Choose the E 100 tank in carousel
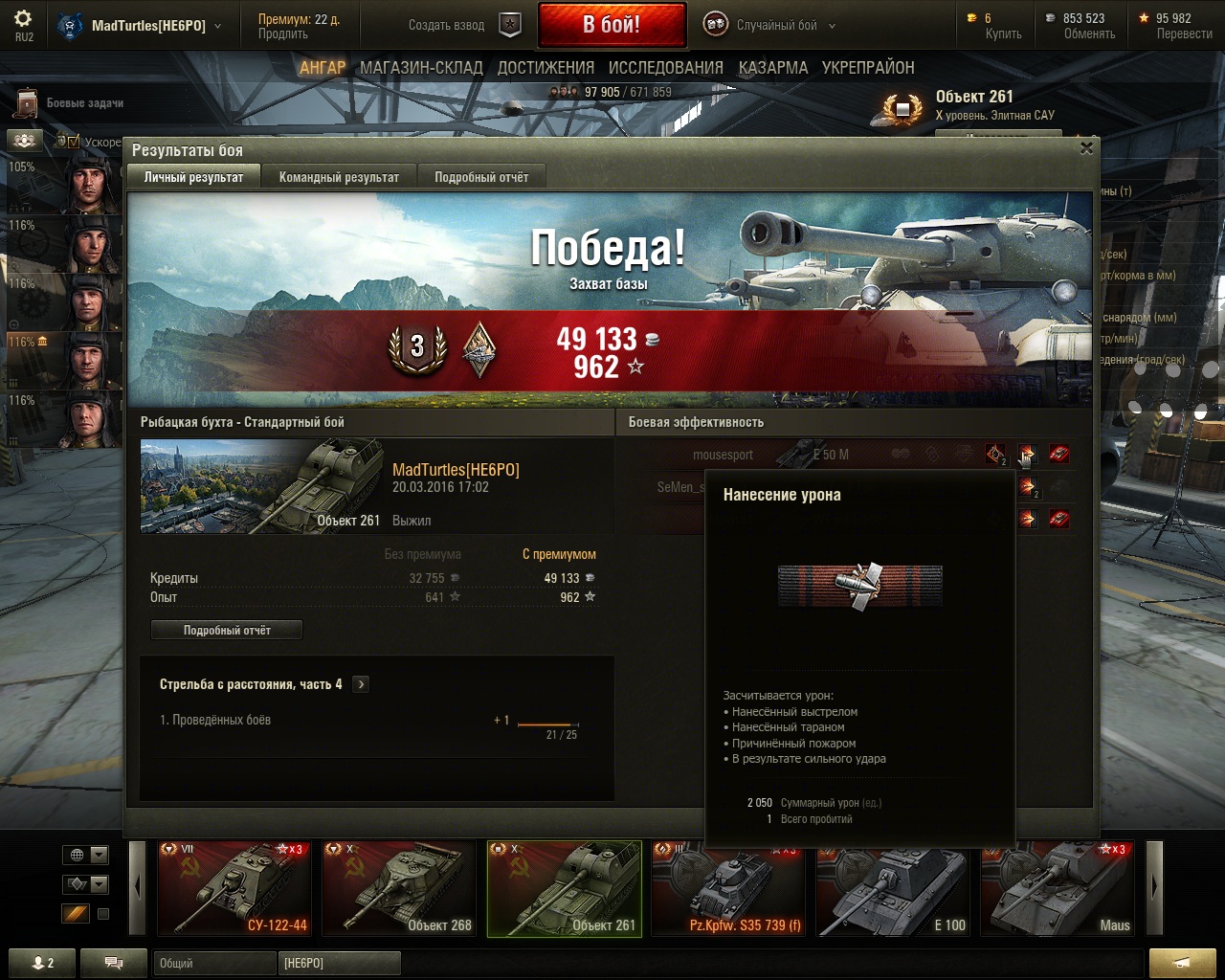The height and width of the screenshot is (980, 1225). pyautogui.click(x=893, y=888)
